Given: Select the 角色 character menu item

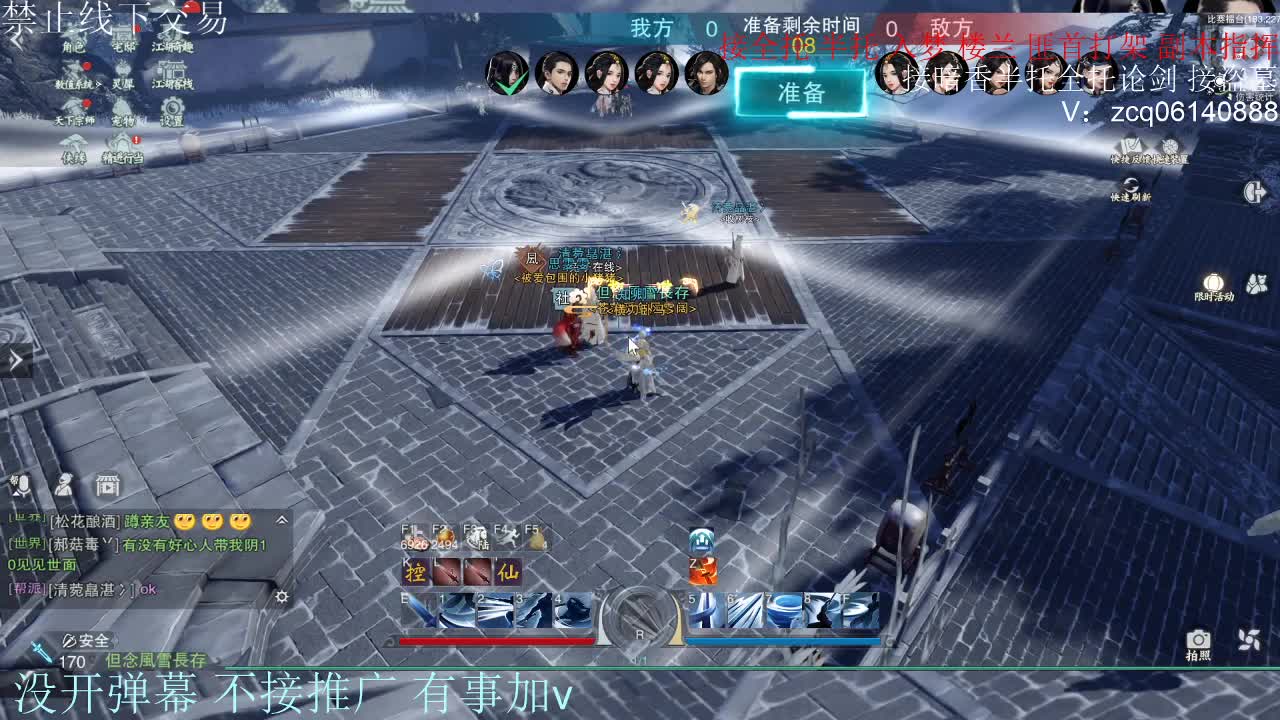Looking at the screenshot, I should (x=74, y=42).
